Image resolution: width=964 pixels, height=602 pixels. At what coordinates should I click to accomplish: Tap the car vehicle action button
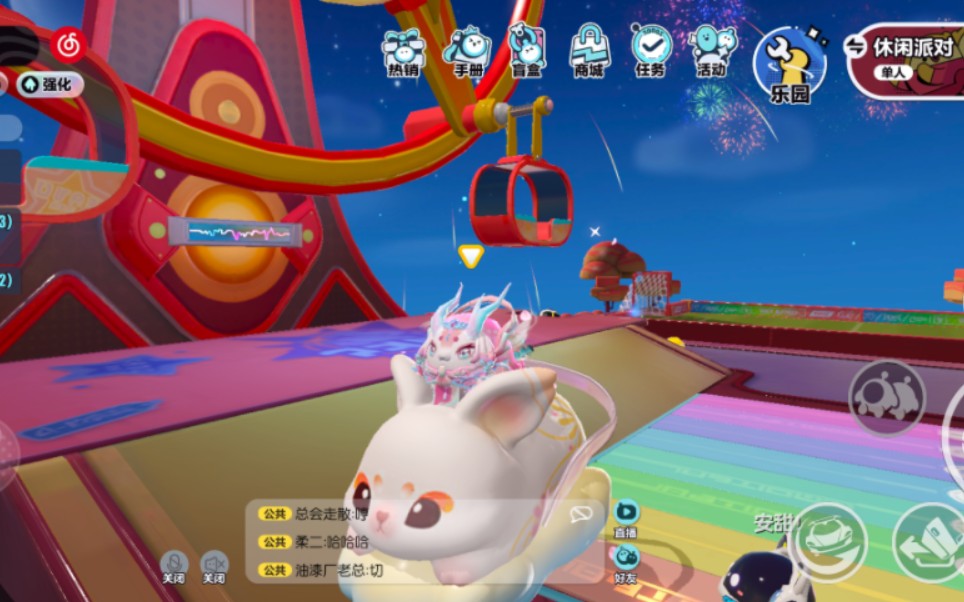tap(828, 539)
